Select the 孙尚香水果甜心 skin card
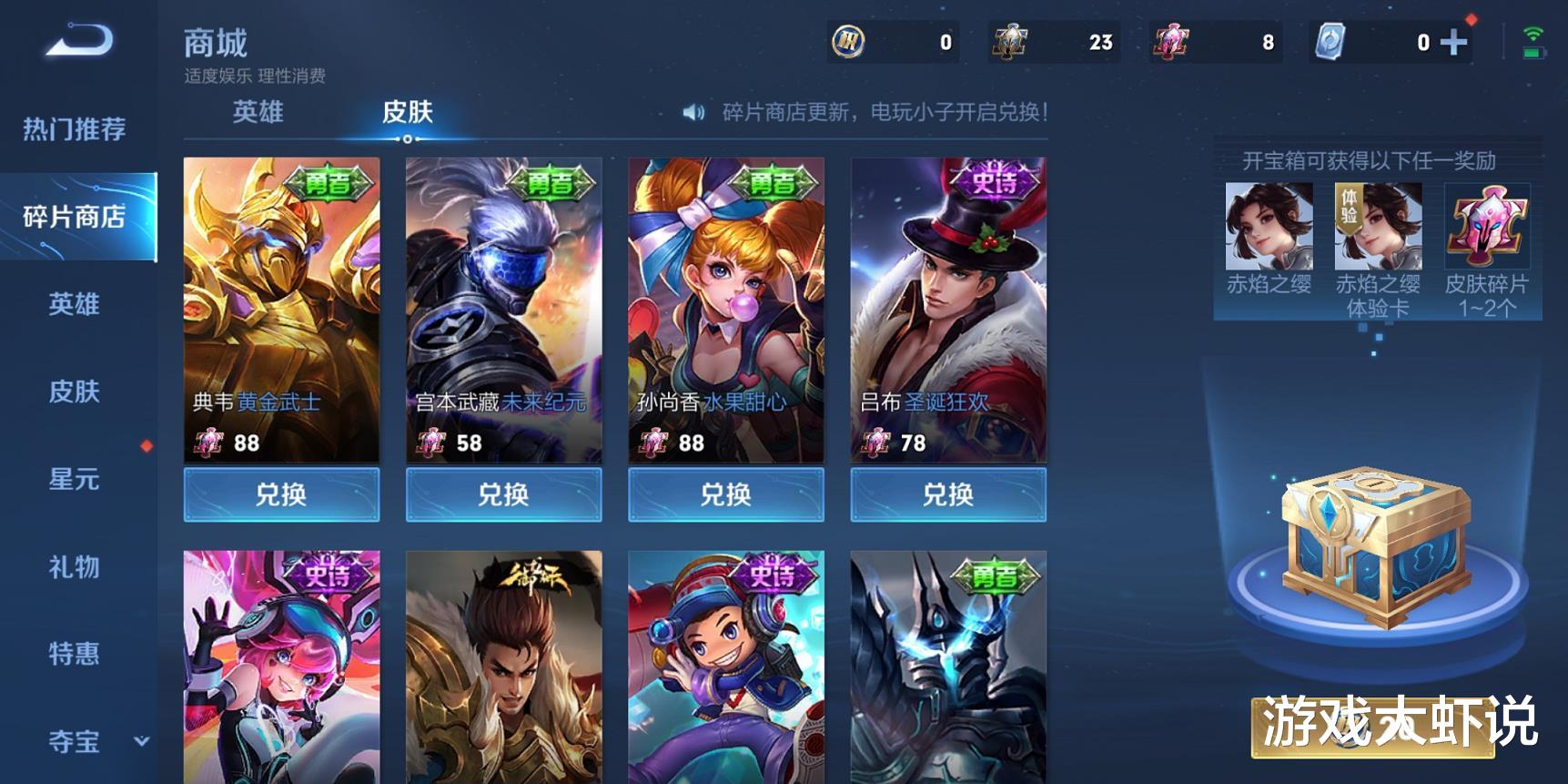Screen dimensions: 1568x784 click(x=724, y=310)
